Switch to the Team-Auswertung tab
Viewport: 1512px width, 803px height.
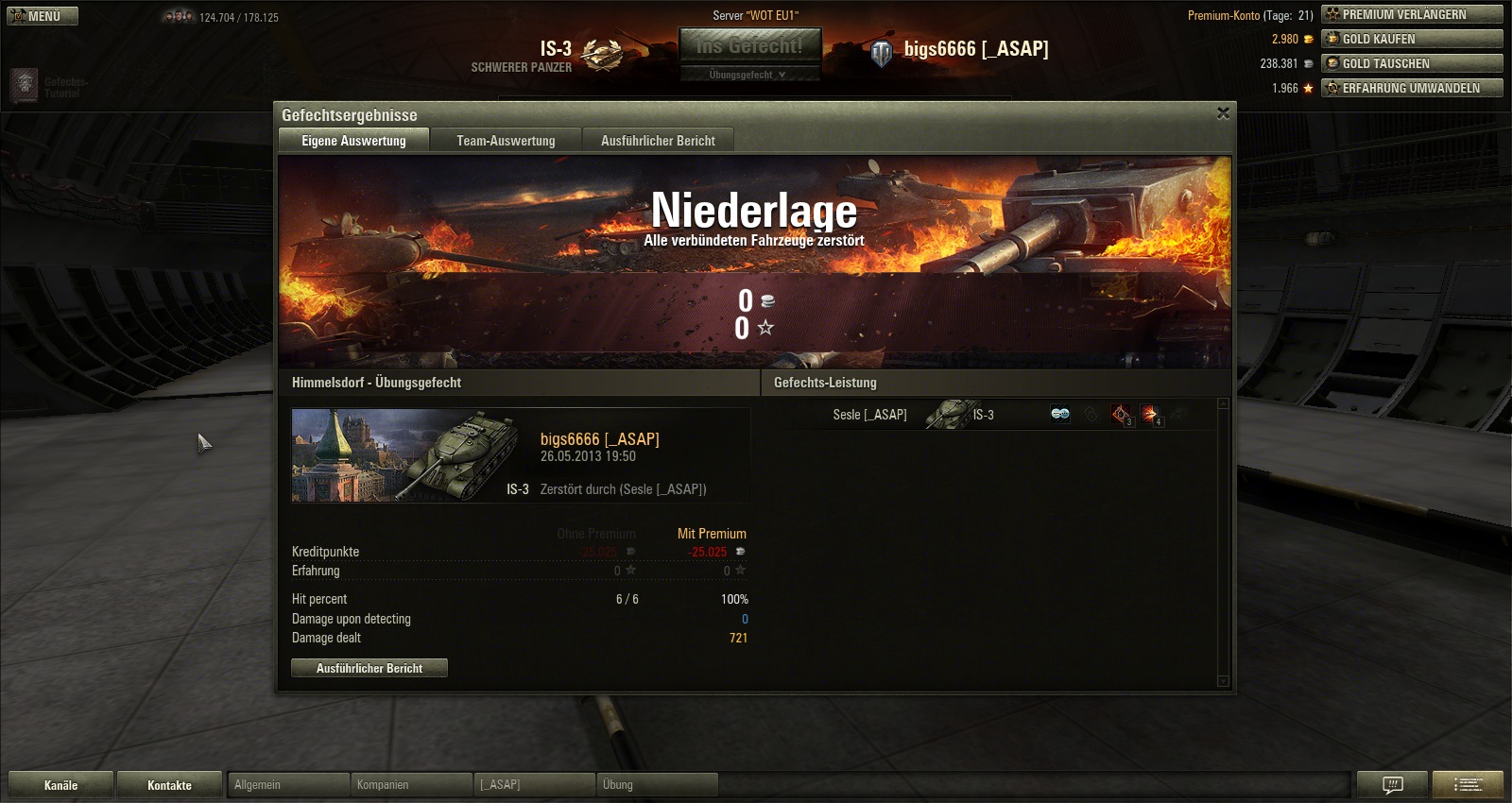pos(506,141)
